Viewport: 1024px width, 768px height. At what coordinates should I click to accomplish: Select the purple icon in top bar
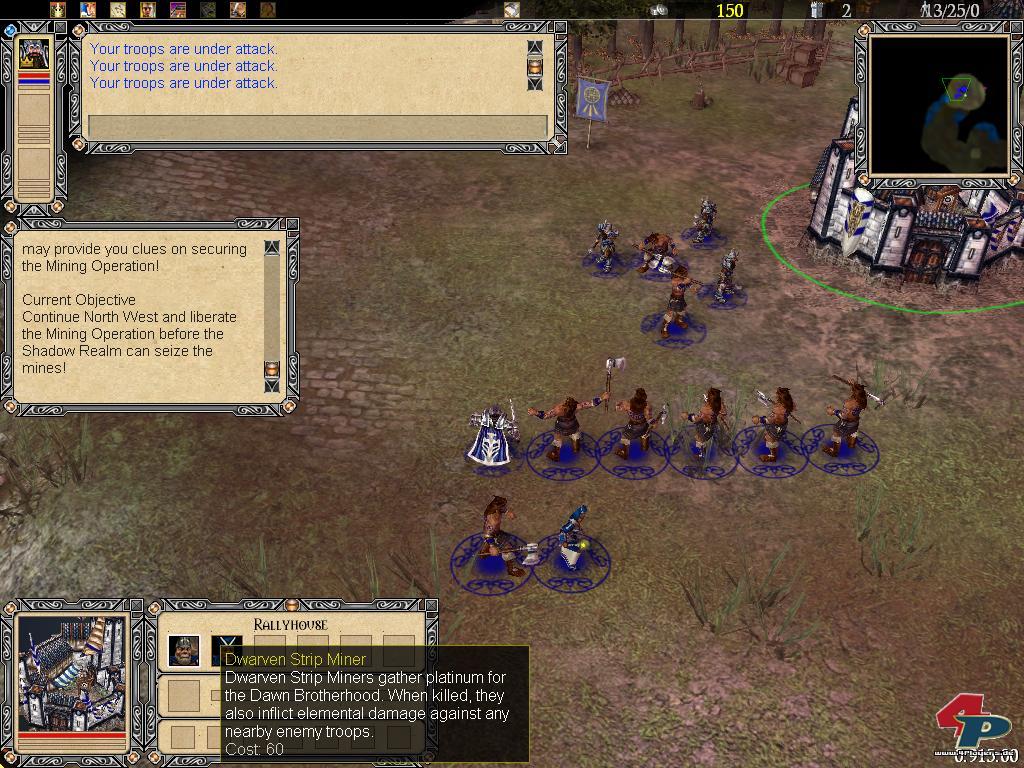pyautogui.click(x=178, y=10)
